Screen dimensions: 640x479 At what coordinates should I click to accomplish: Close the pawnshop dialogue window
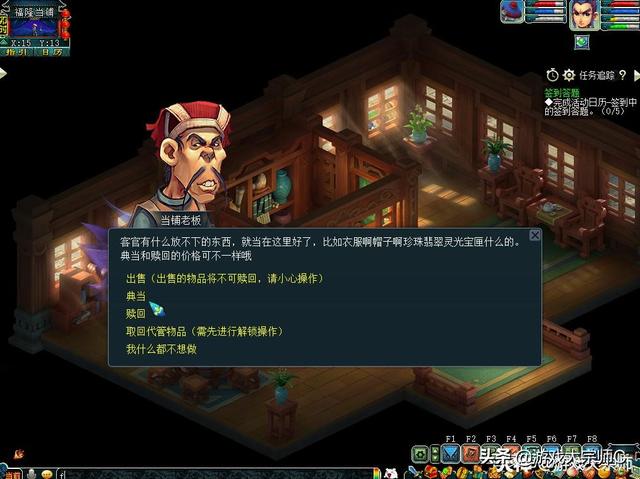[534, 235]
